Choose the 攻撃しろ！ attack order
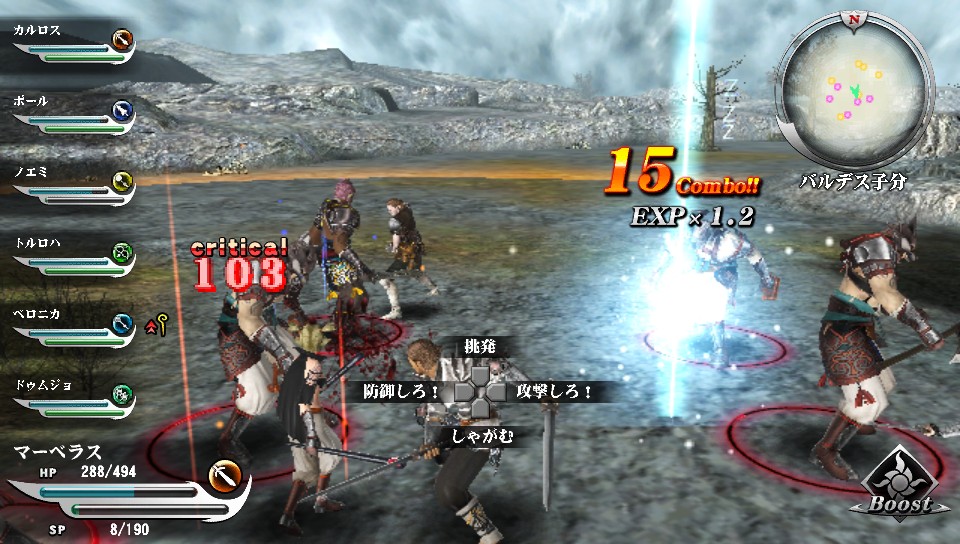The height and width of the screenshot is (544, 960). [554, 391]
